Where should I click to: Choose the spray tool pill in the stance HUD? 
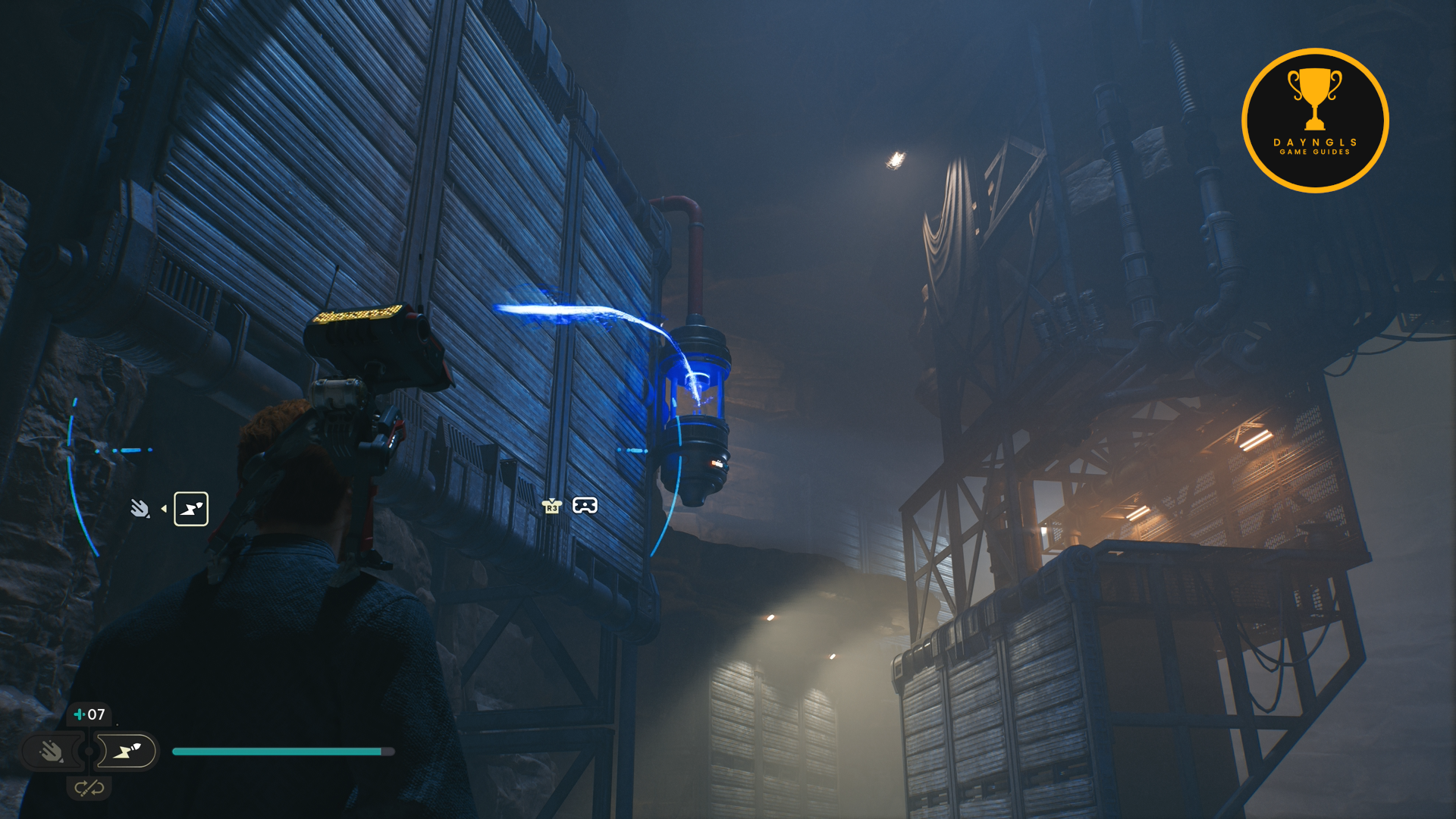coord(52,752)
